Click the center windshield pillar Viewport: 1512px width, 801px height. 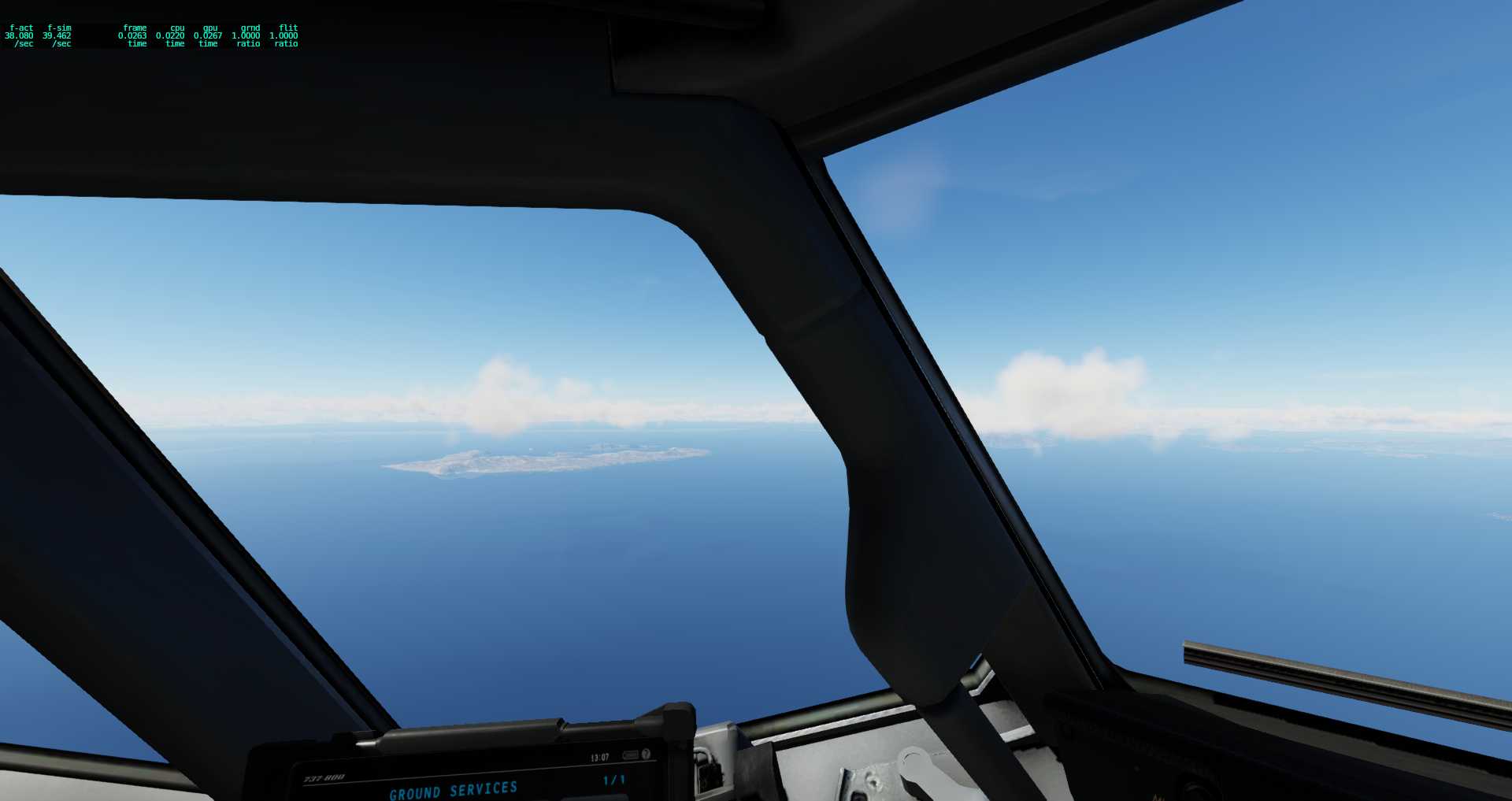coord(882,473)
